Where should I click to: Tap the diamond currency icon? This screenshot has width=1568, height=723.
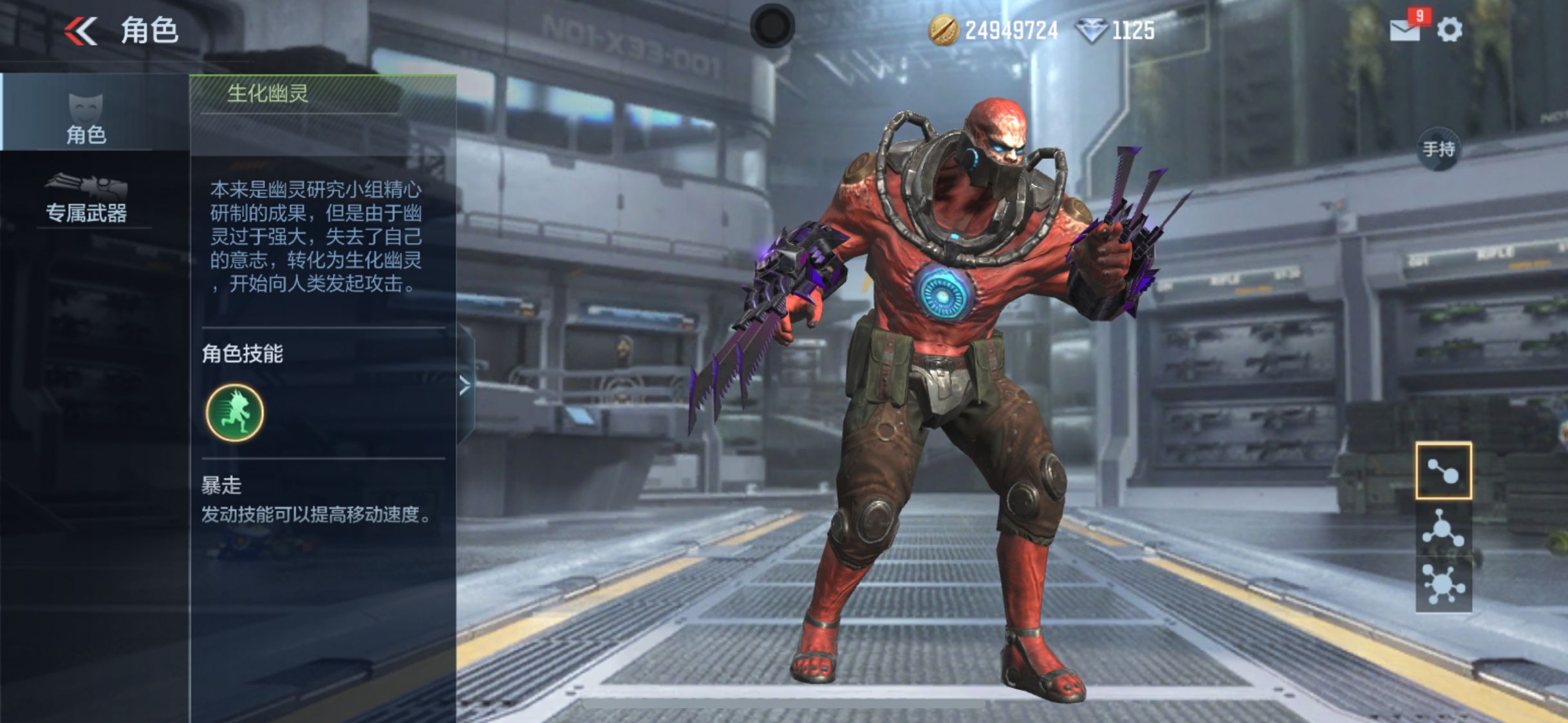(1092, 30)
